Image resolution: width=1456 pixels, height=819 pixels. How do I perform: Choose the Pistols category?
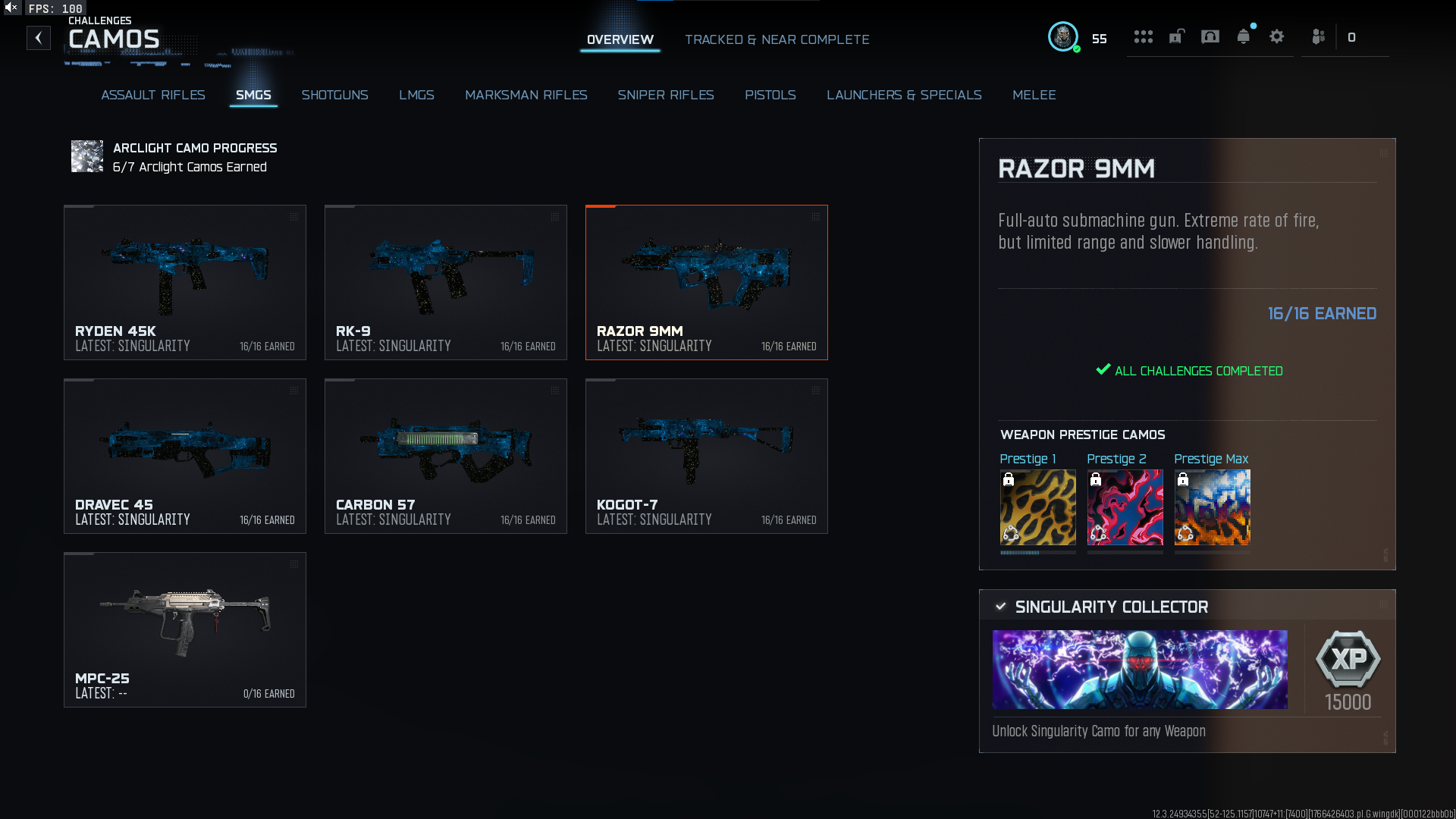(x=770, y=95)
